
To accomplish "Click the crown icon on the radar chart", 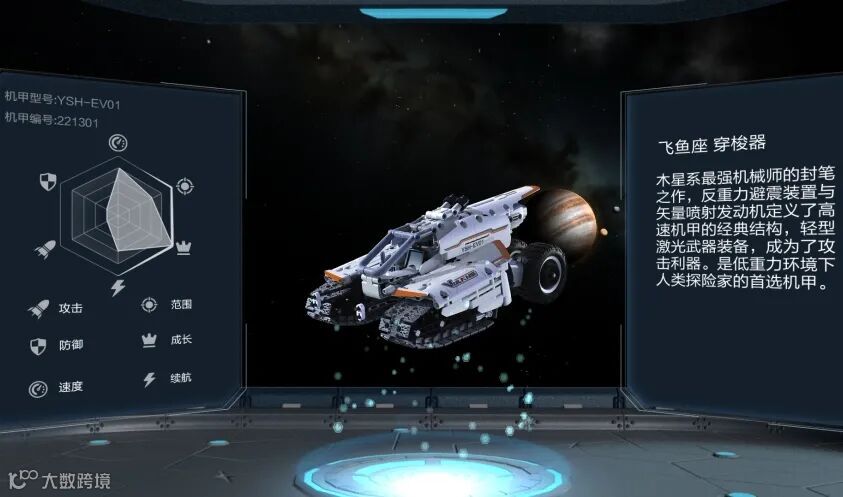I will 184,246.
